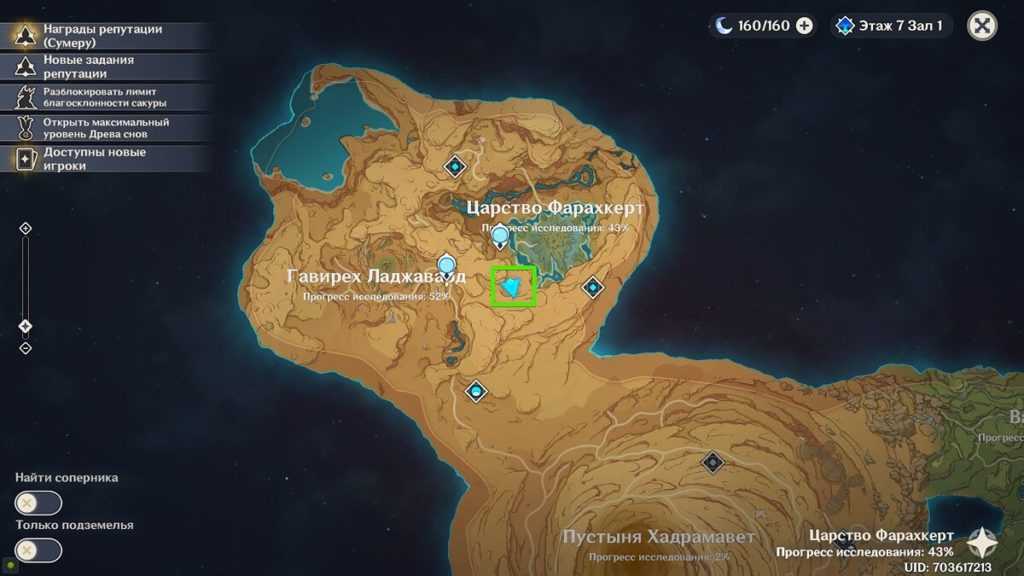Select the dark locked waypoint above Пустыня Хадрамавет

(x=712, y=462)
